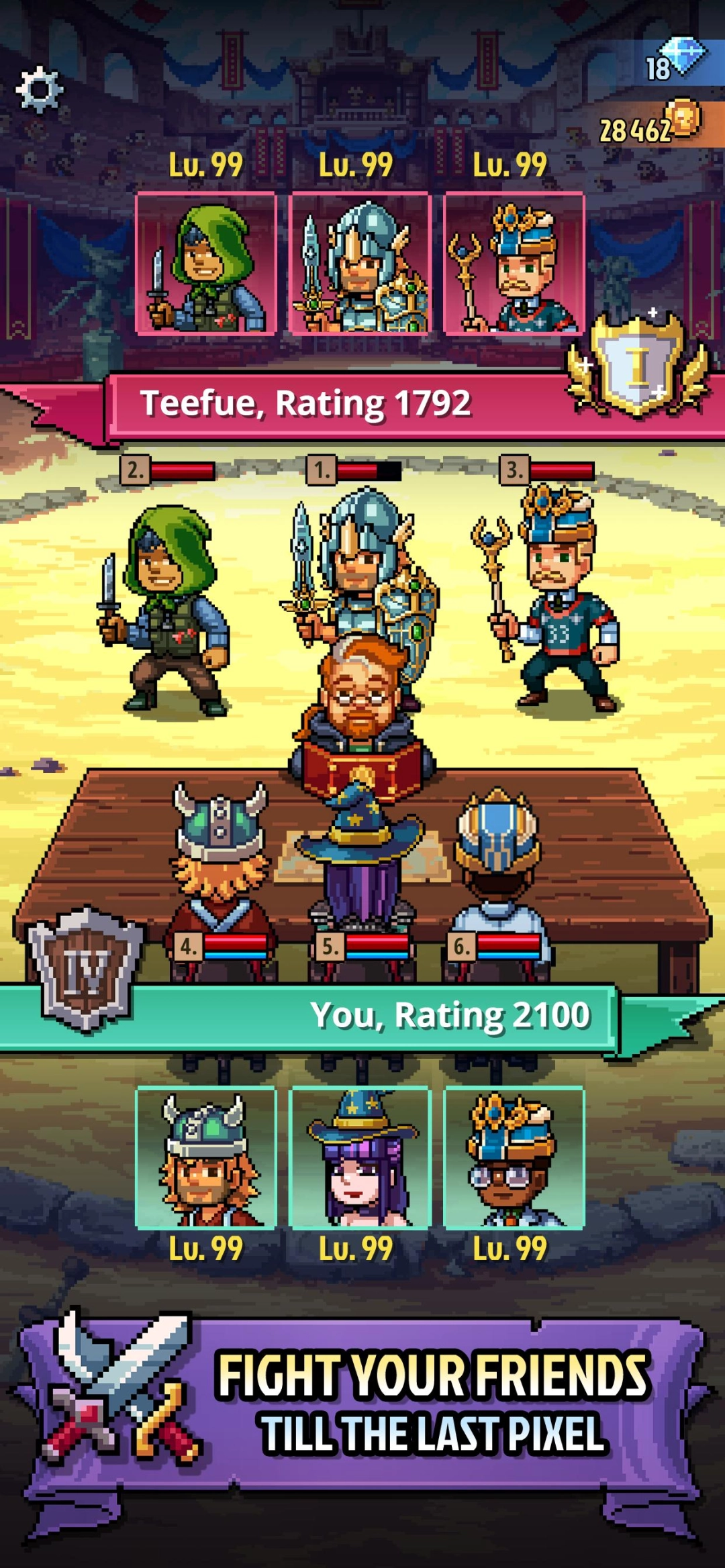Choose your viking helmet hero portrait
This screenshot has height=1568, width=725.
206,1157
